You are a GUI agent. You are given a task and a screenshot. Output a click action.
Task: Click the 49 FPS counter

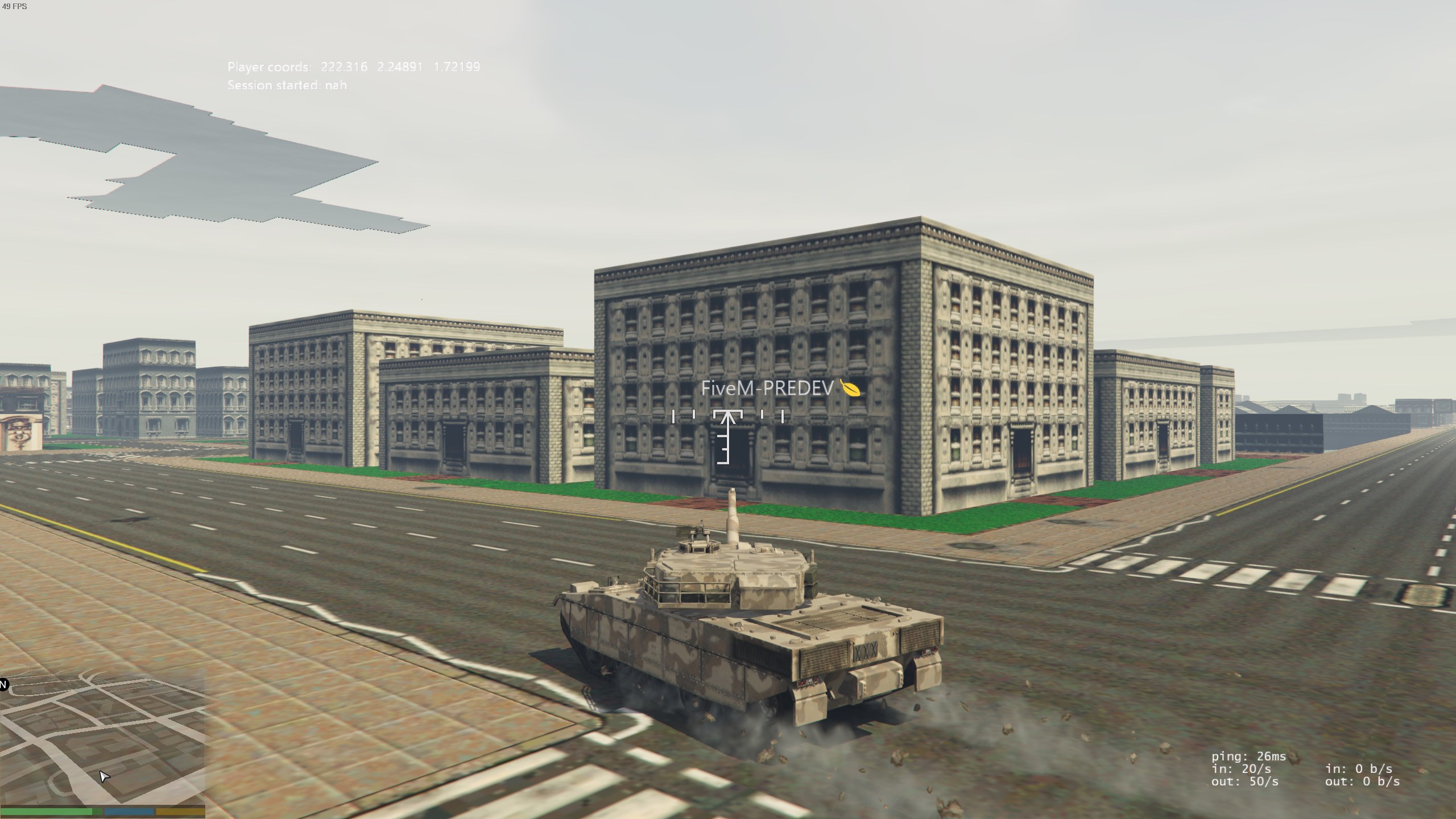coord(15,7)
